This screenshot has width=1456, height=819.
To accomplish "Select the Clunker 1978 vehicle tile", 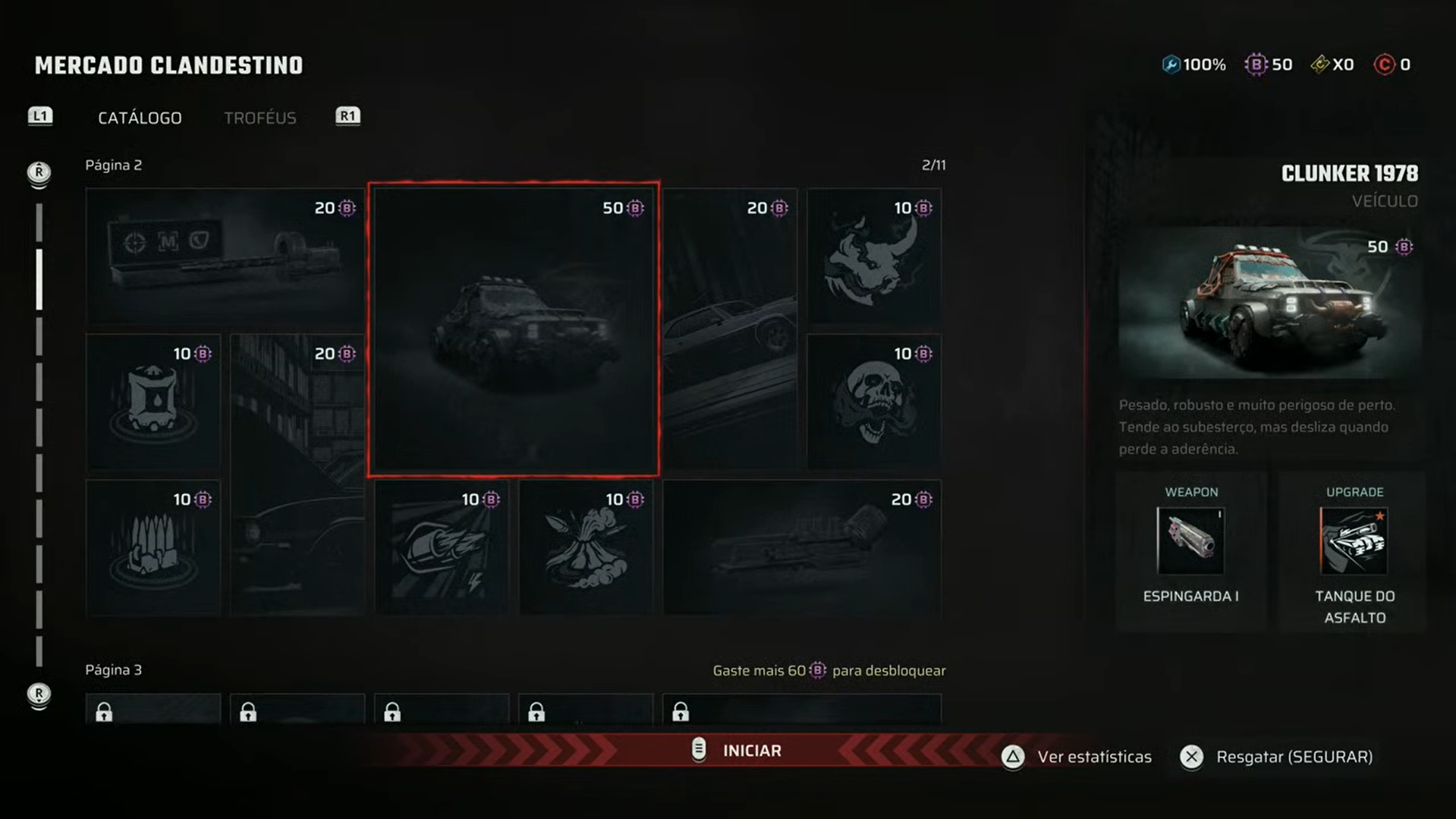I will [x=514, y=329].
